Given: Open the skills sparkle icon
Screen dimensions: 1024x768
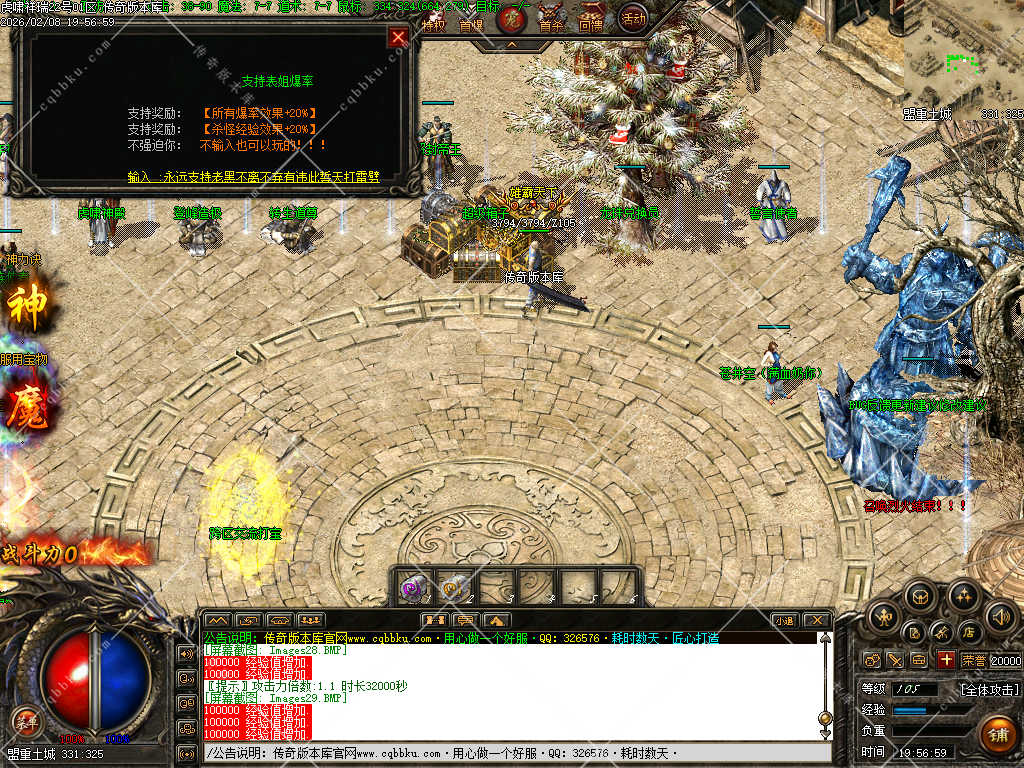Looking at the screenshot, I should tap(962, 597).
